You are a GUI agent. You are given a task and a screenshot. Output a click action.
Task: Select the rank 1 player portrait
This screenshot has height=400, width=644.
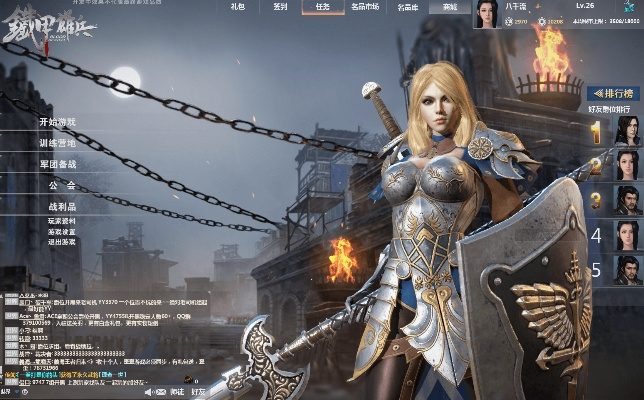pyautogui.click(x=627, y=131)
